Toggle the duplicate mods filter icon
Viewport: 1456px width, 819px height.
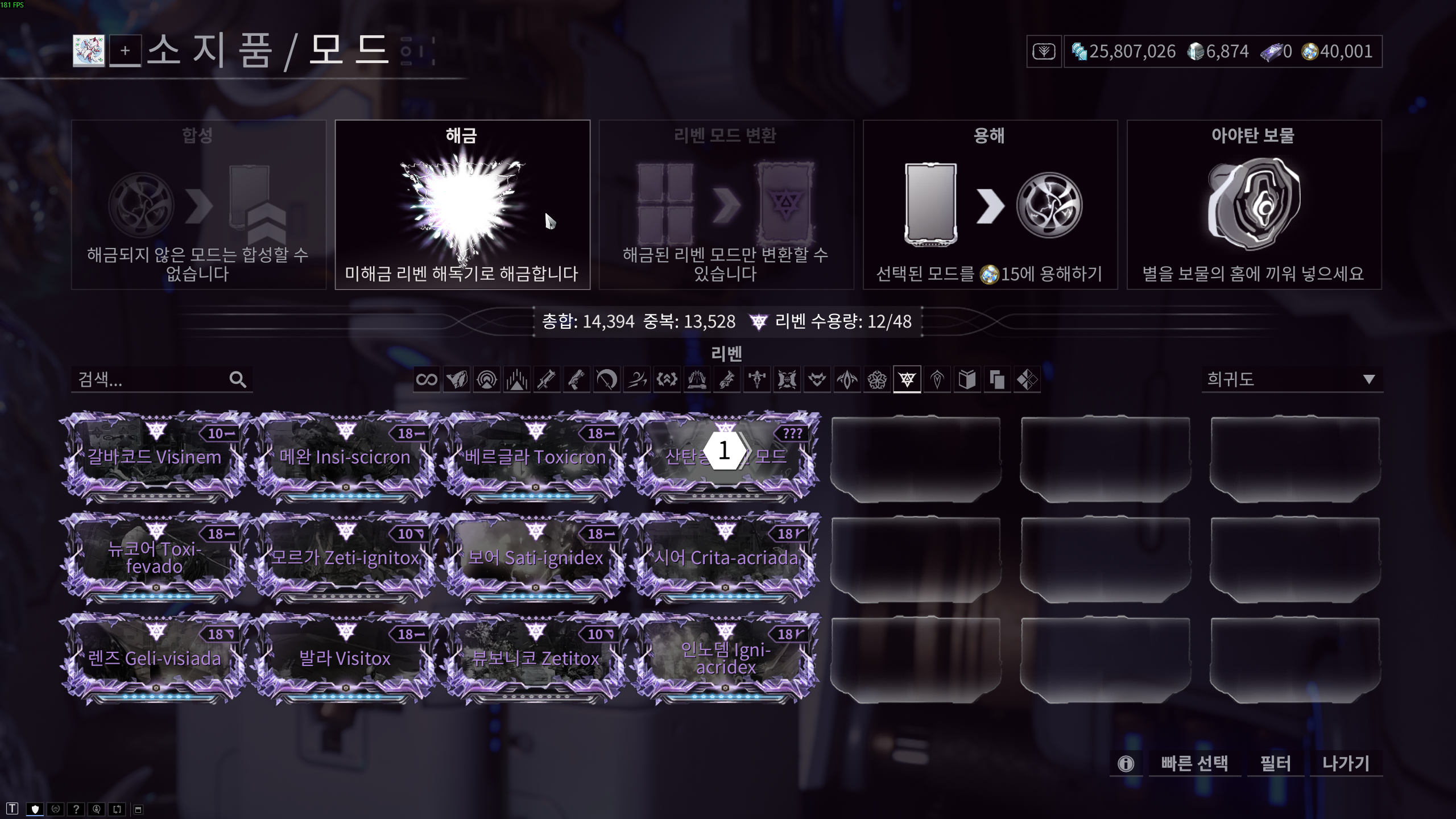tap(998, 379)
